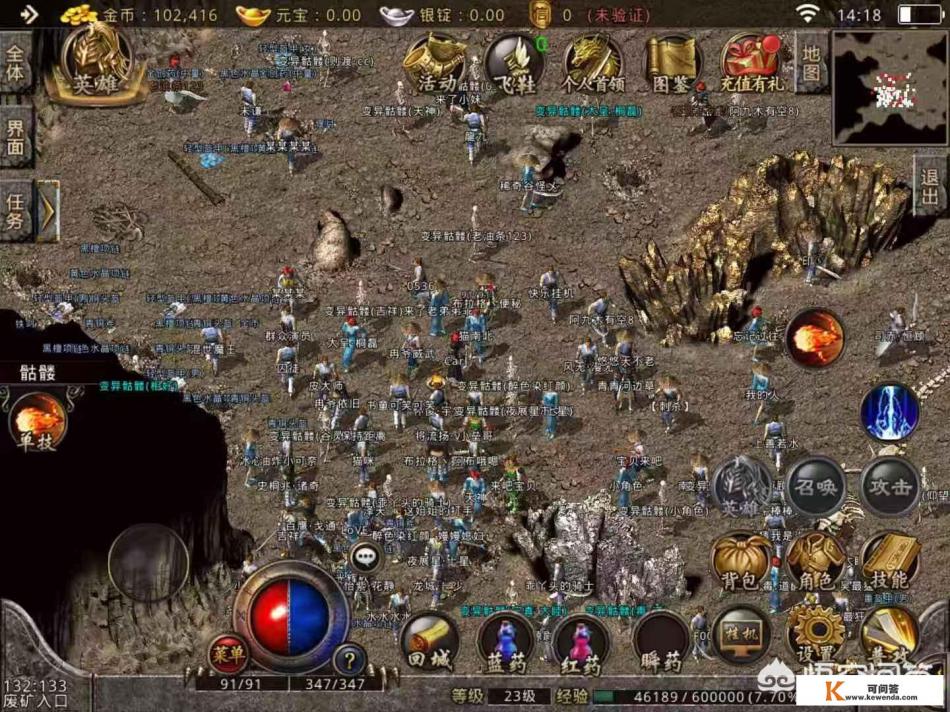Open the 设置 settings gear
The height and width of the screenshot is (712, 950).
pyautogui.click(x=815, y=633)
